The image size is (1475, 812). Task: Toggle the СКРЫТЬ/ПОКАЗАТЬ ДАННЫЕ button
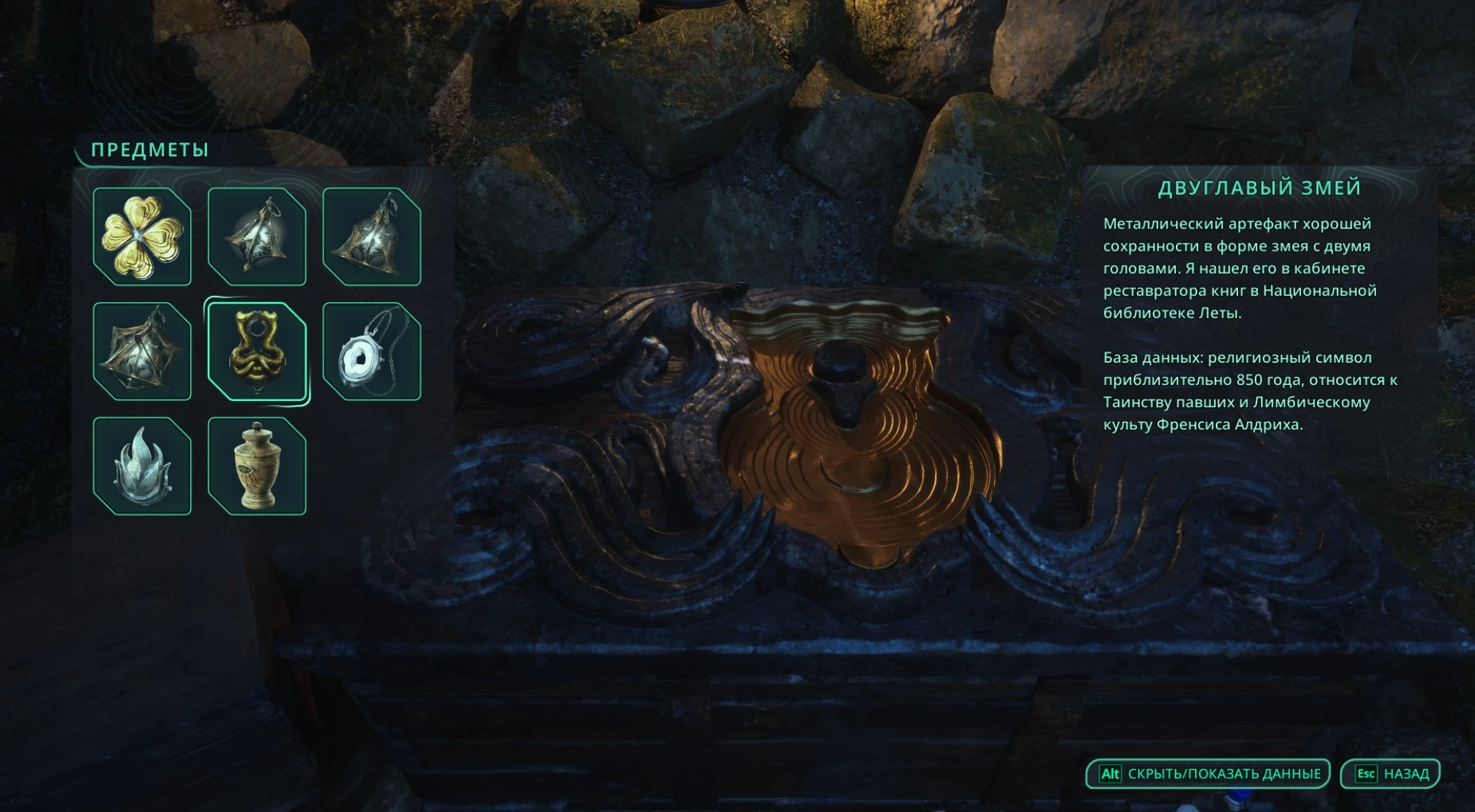(1208, 774)
